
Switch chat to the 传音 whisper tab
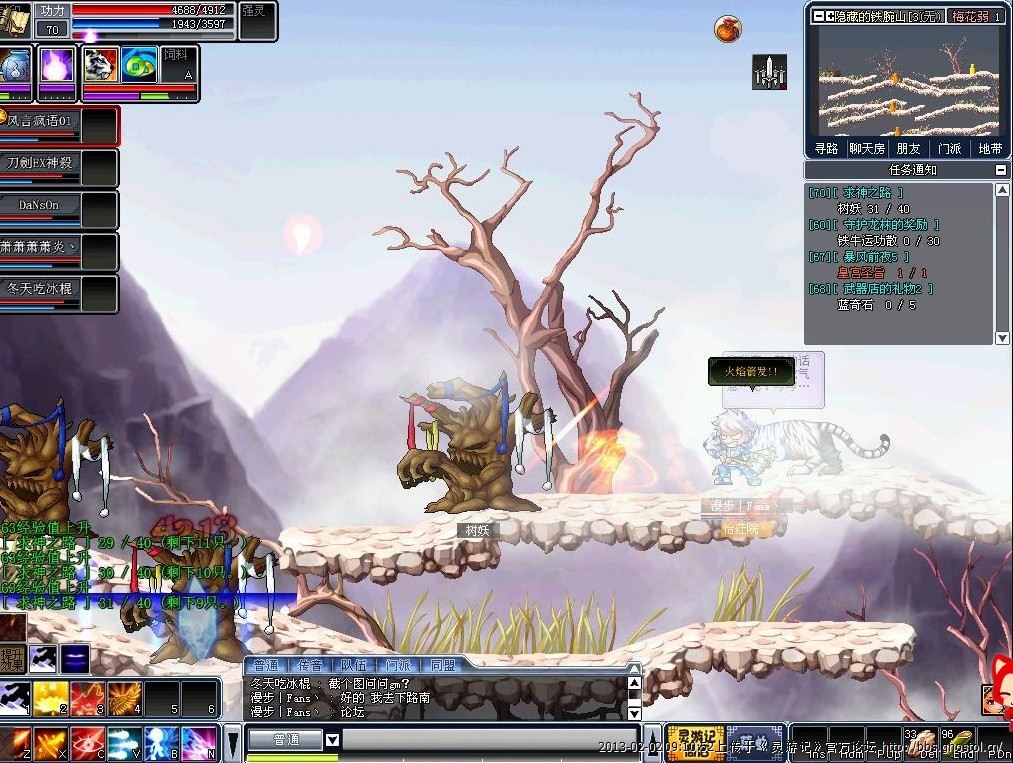click(x=310, y=665)
